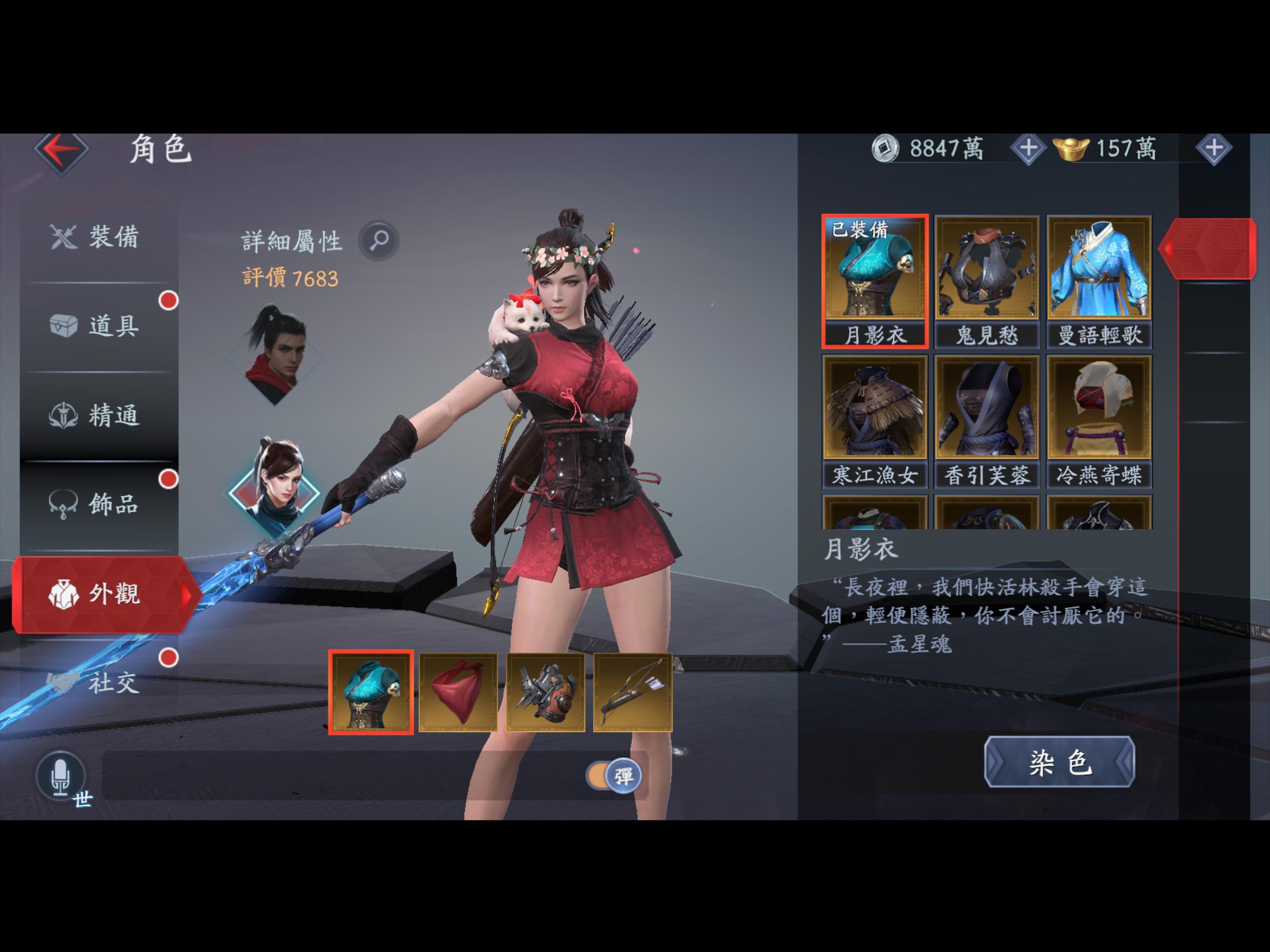
Task: Toggle the 彈 danmaku switch
Action: point(615,774)
